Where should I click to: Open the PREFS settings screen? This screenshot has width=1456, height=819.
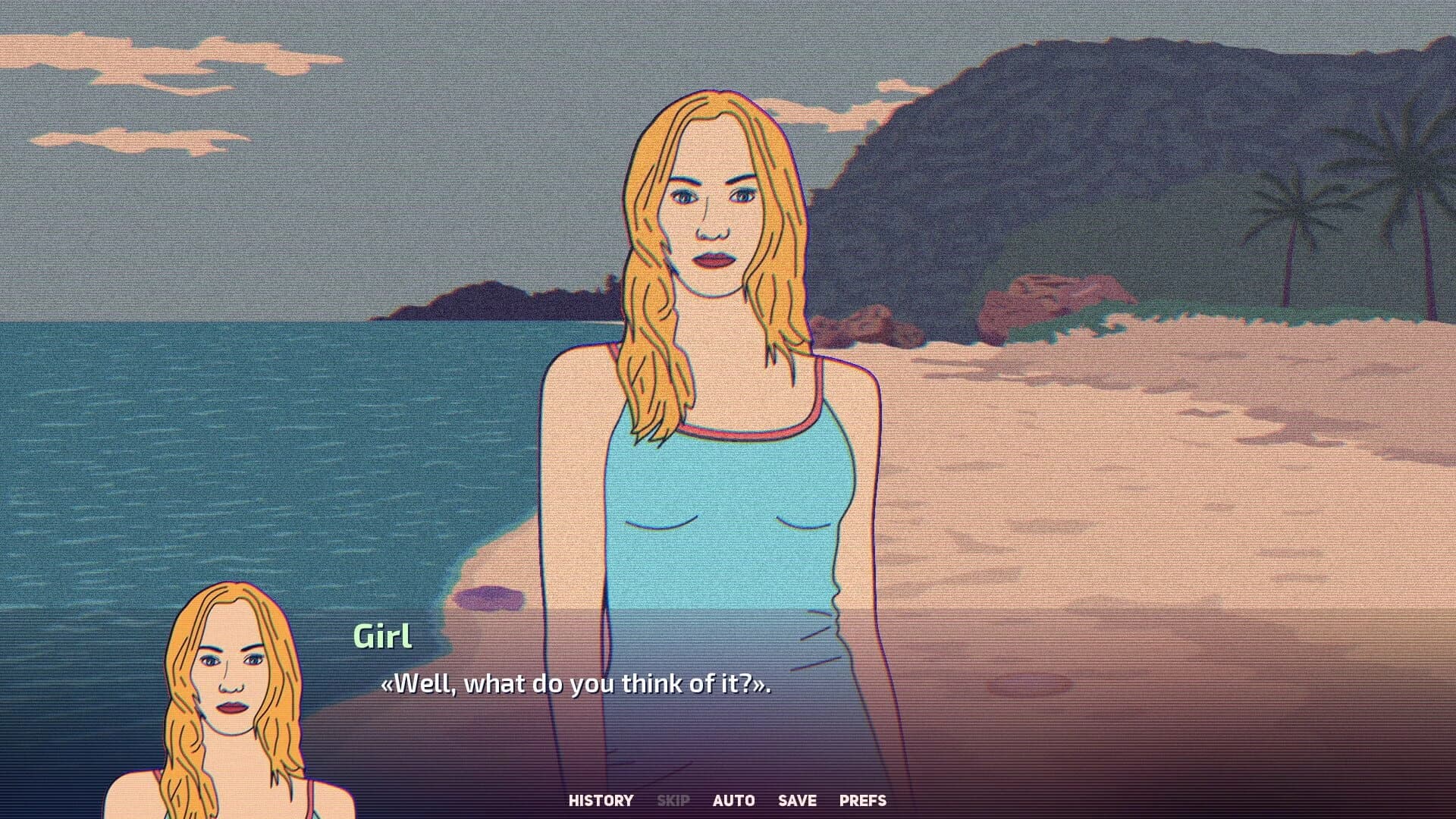862,800
